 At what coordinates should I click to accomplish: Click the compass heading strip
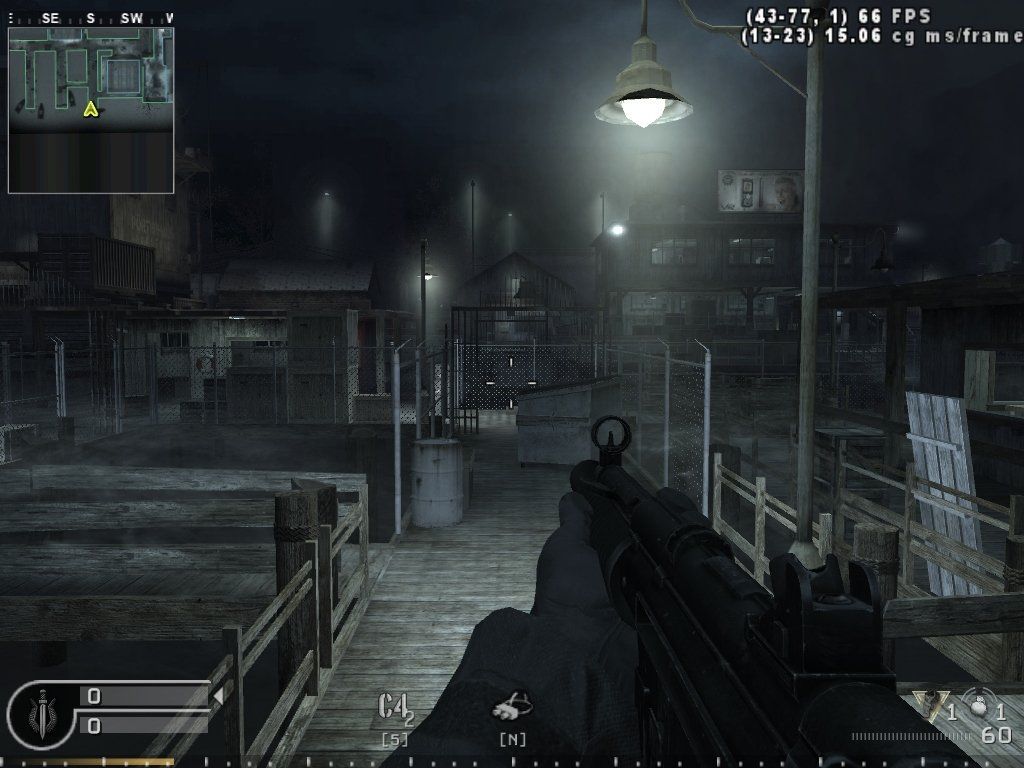(x=91, y=18)
